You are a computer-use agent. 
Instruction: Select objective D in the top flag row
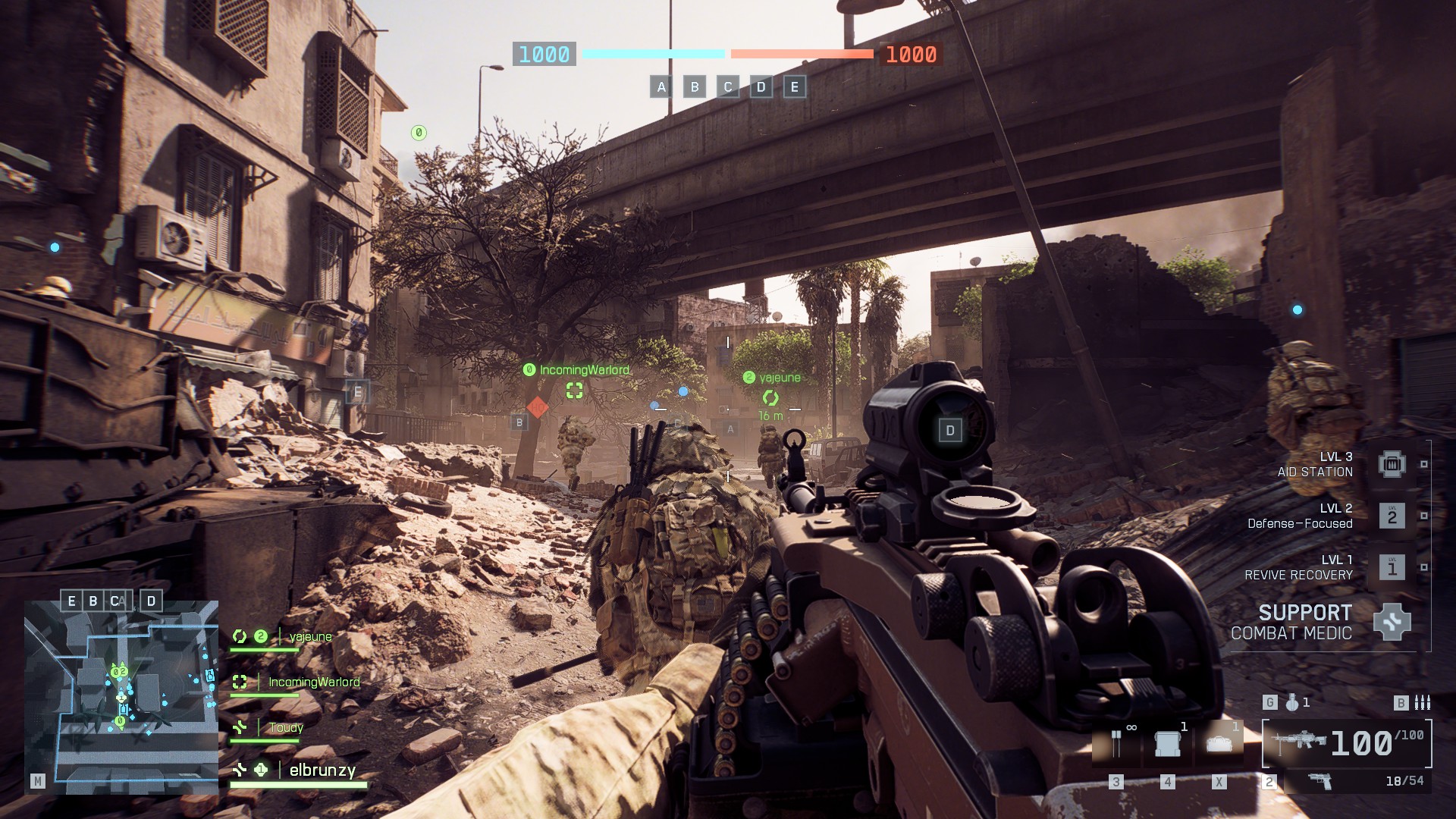(761, 86)
